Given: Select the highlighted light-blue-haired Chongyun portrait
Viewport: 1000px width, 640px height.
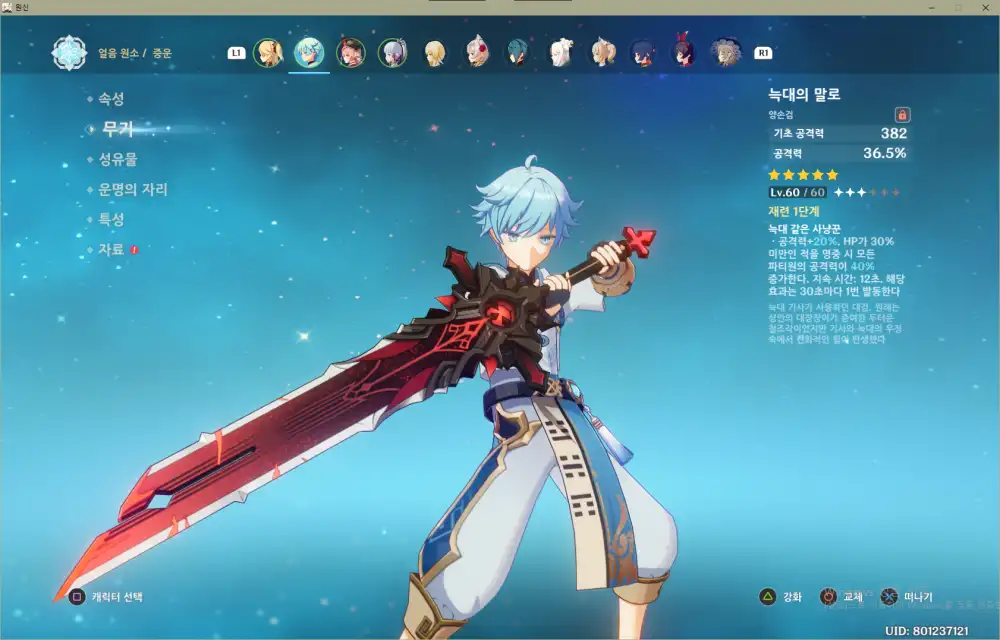Looking at the screenshot, I should tap(309, 52).
